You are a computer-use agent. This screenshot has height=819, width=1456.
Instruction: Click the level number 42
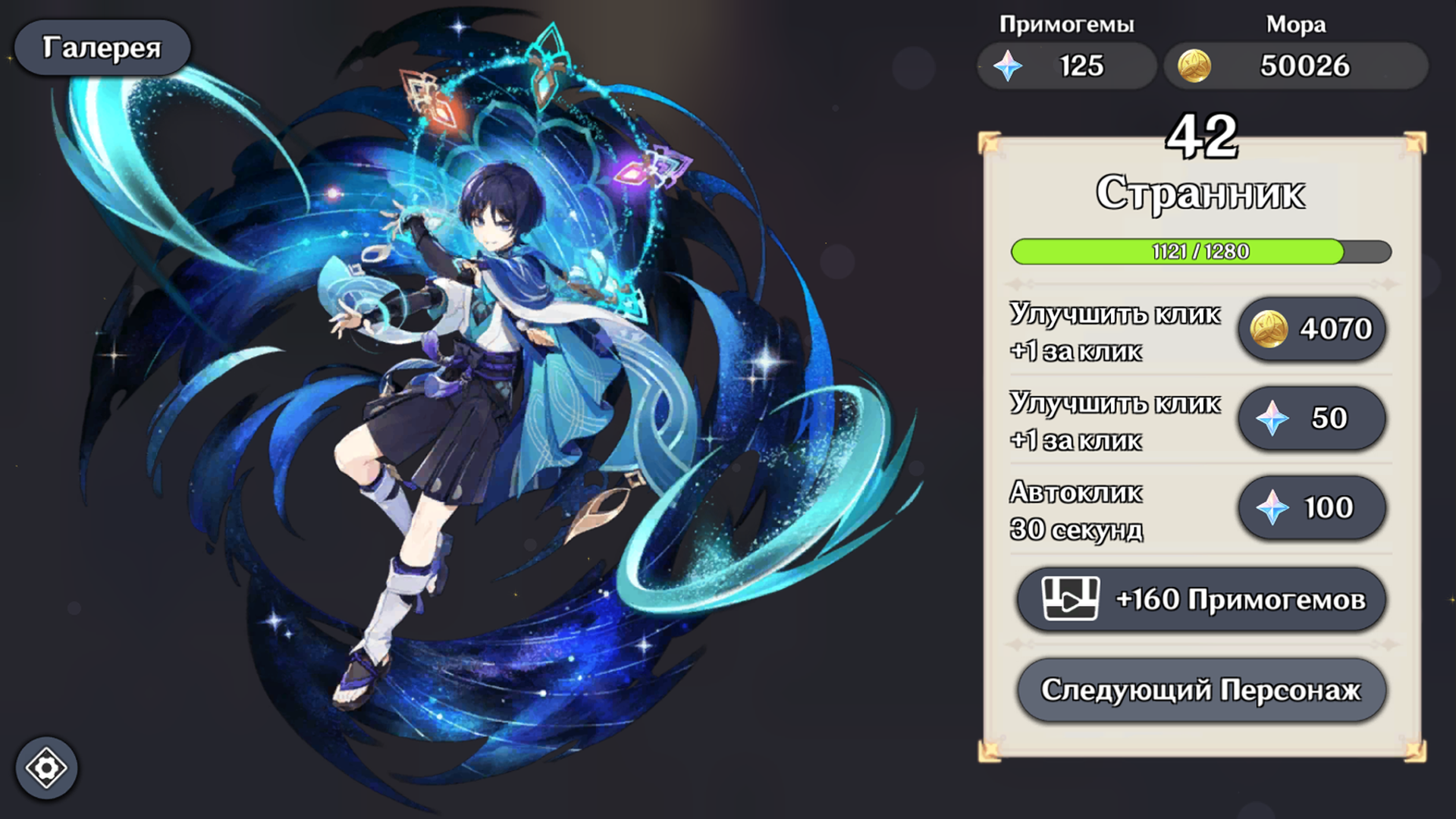[1203, 136]
